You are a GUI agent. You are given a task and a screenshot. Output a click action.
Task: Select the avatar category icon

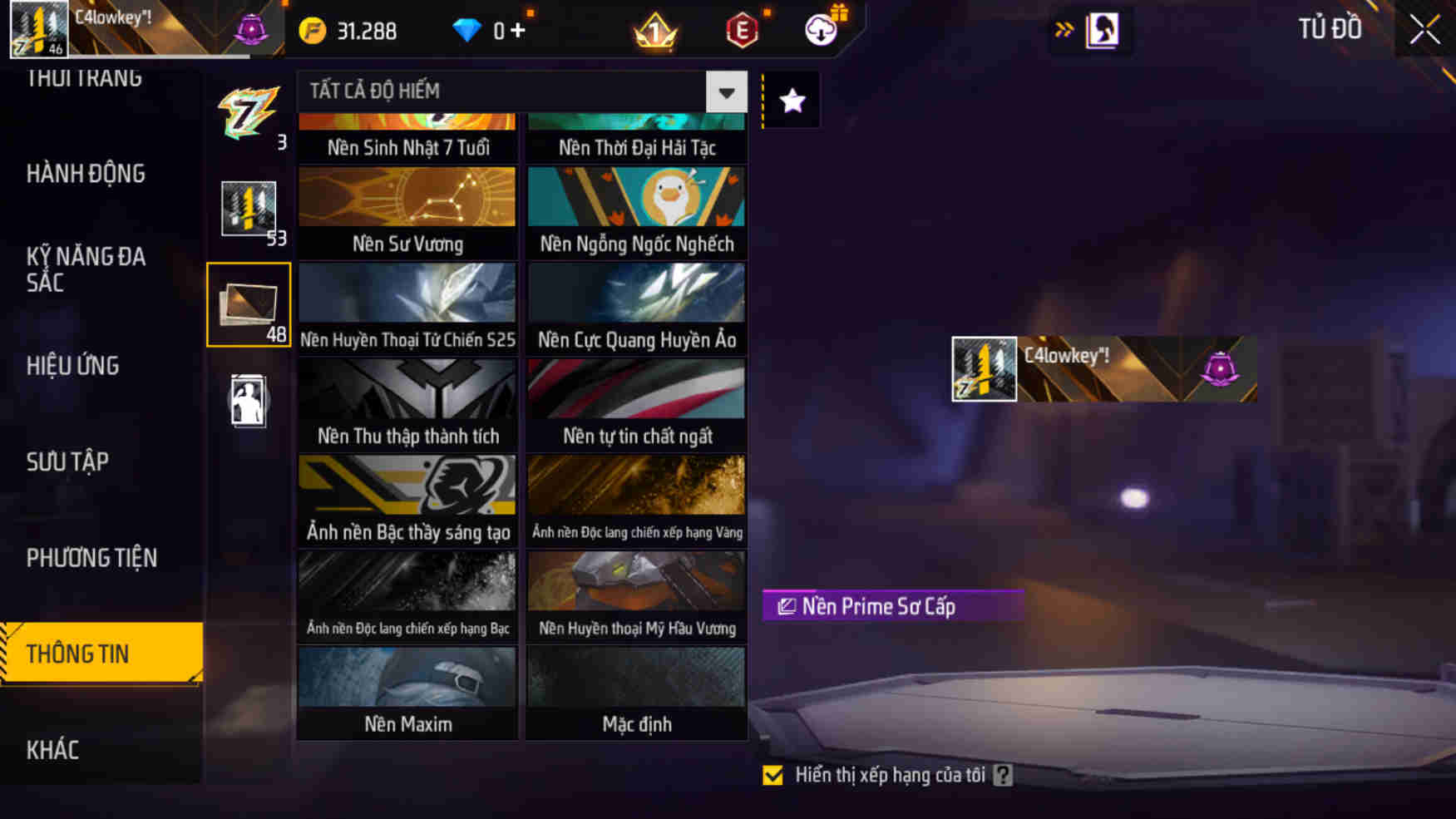coord(248,400)
